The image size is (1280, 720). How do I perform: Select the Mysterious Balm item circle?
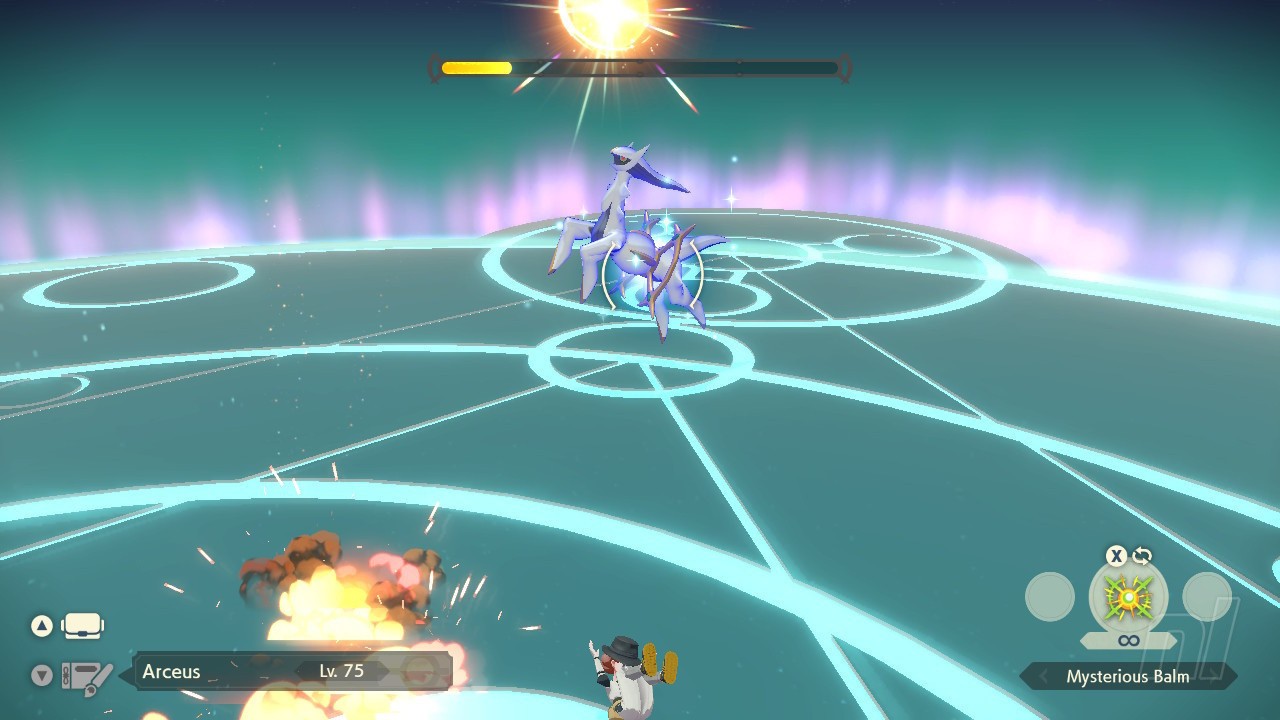(1128, 597)
